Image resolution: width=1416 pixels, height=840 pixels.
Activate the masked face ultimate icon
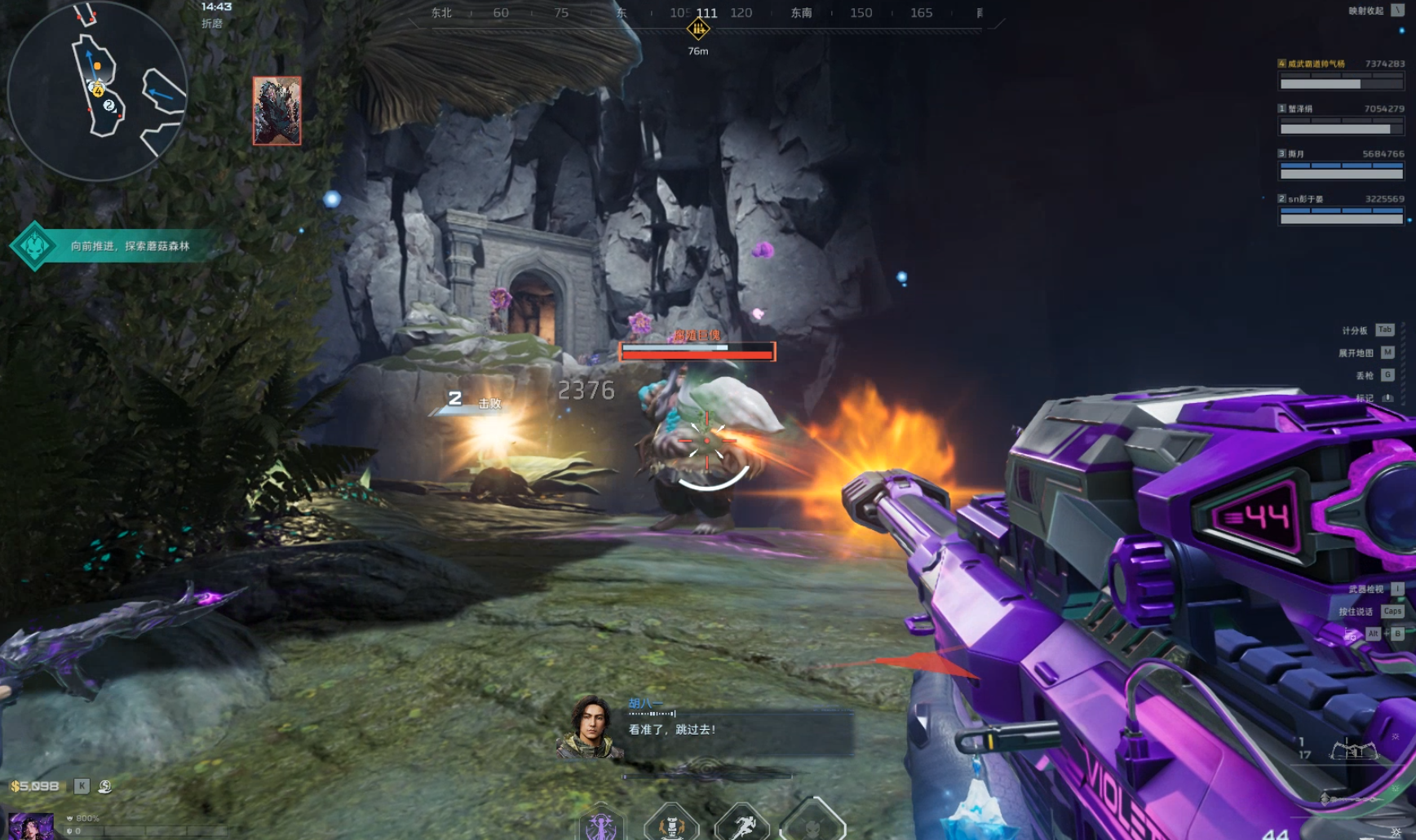point(812,825)
